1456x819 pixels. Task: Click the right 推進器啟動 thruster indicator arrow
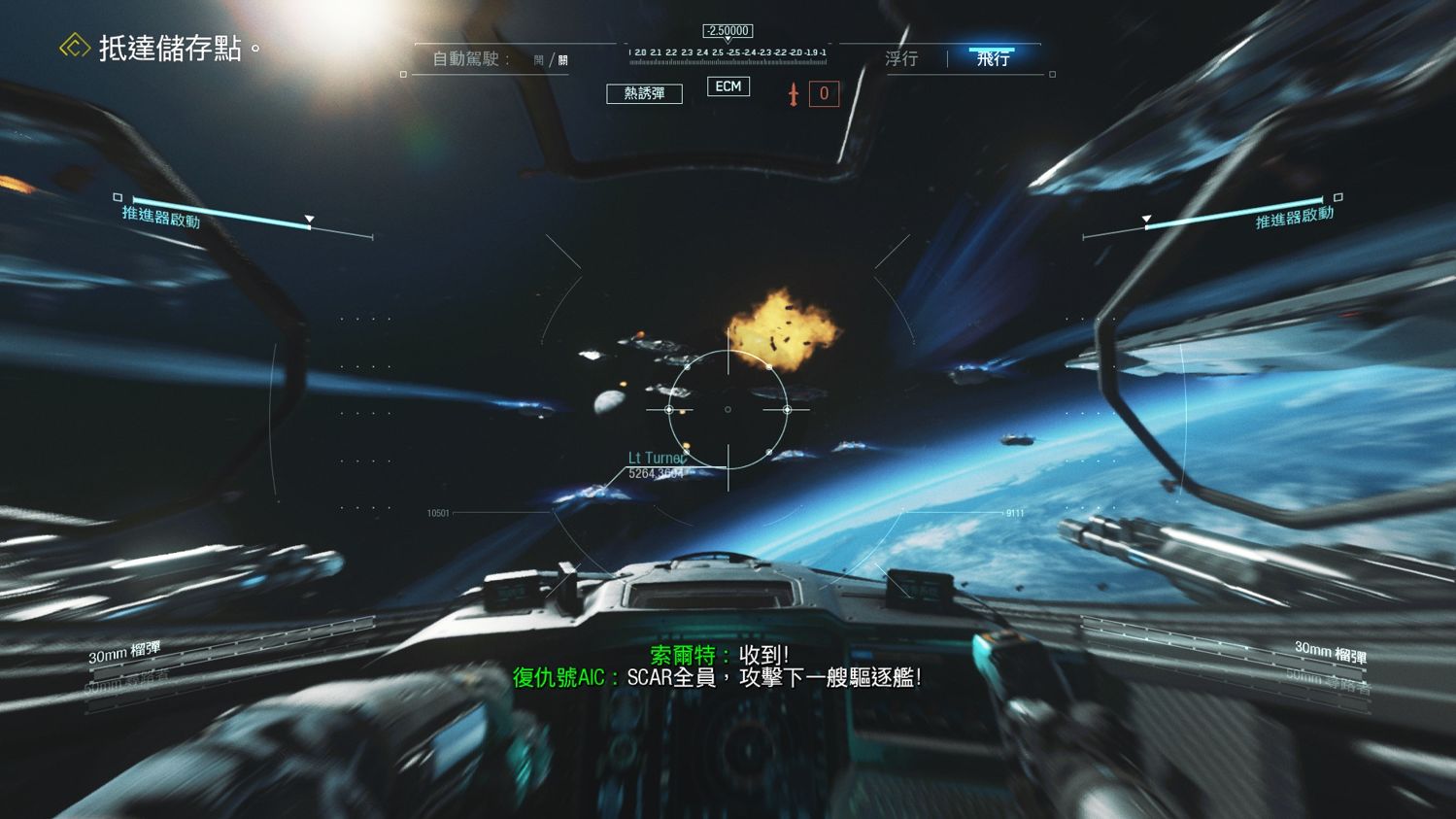(x=1146, y=217)
